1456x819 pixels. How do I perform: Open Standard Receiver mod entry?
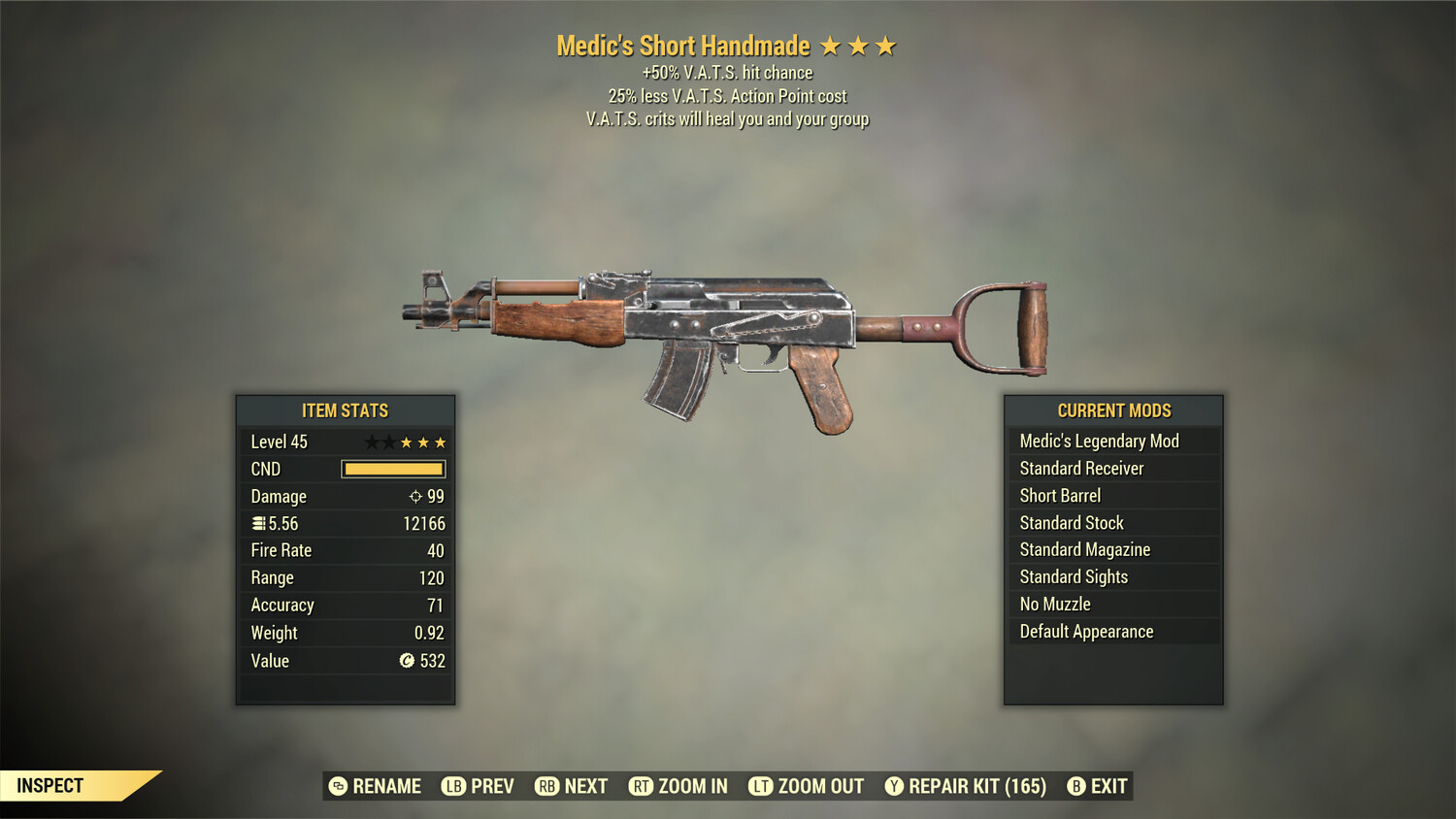1080,468
